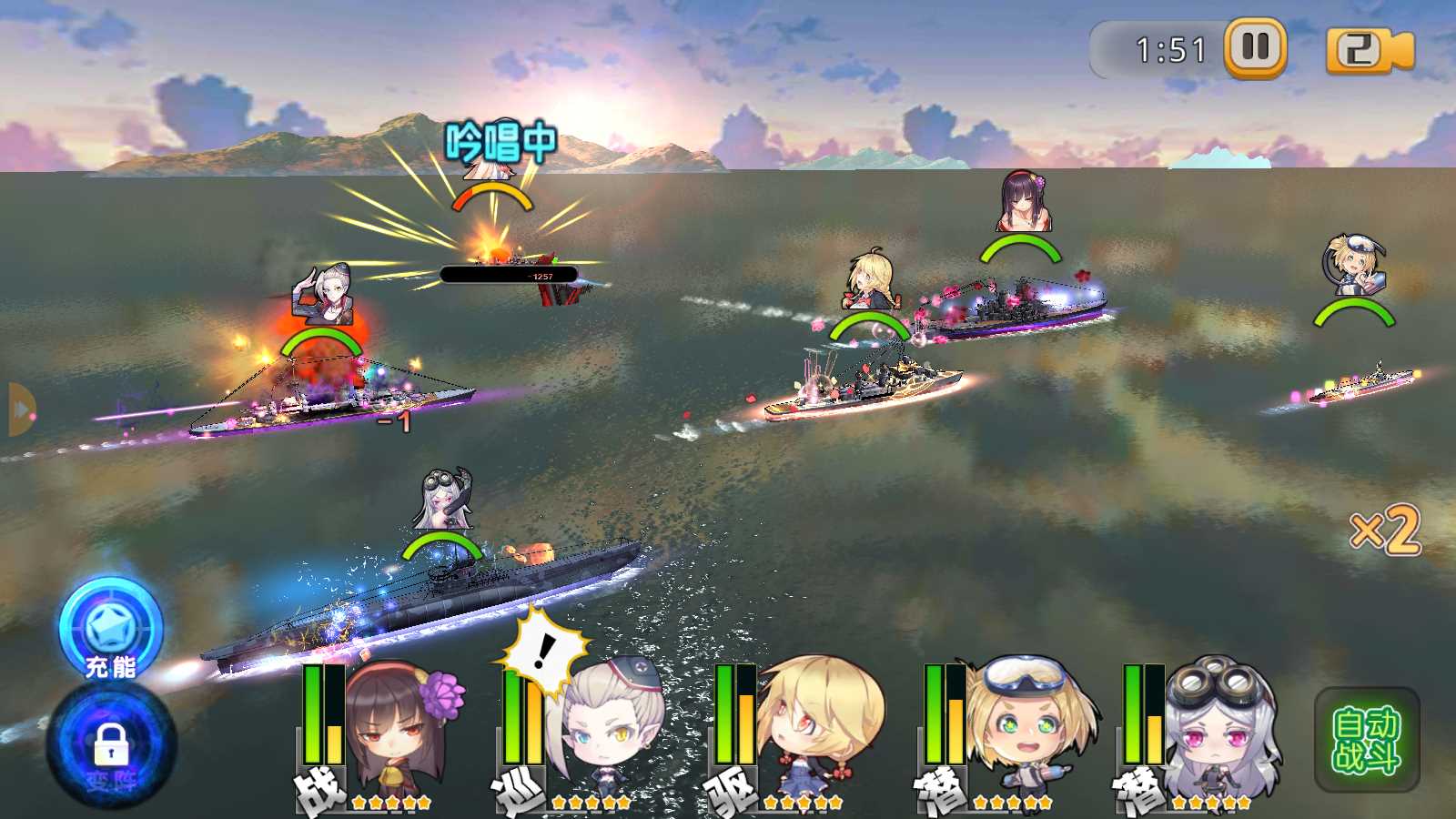
Task: Toggle the x2 battle speed
Action: [1385, 530]
